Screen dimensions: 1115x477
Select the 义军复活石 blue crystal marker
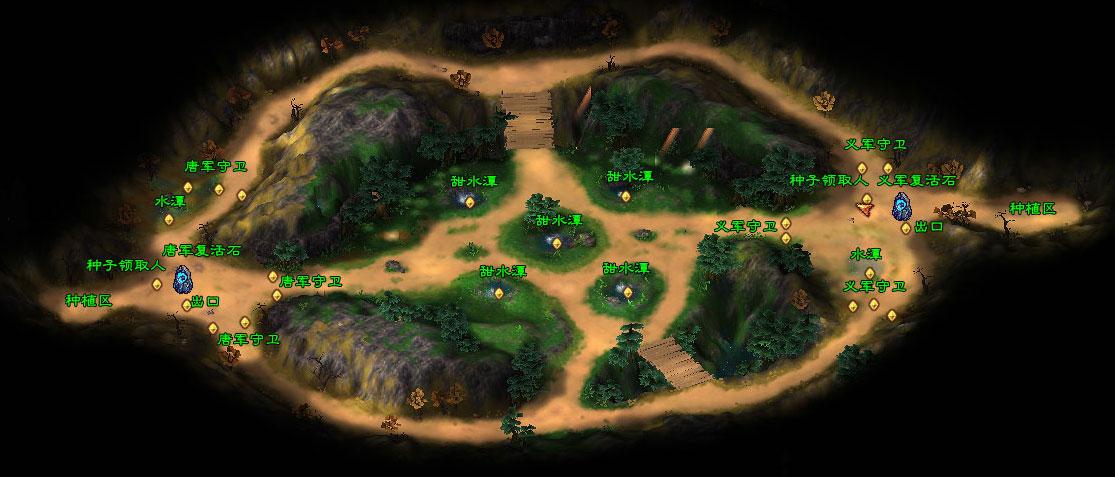pos(902,206)
